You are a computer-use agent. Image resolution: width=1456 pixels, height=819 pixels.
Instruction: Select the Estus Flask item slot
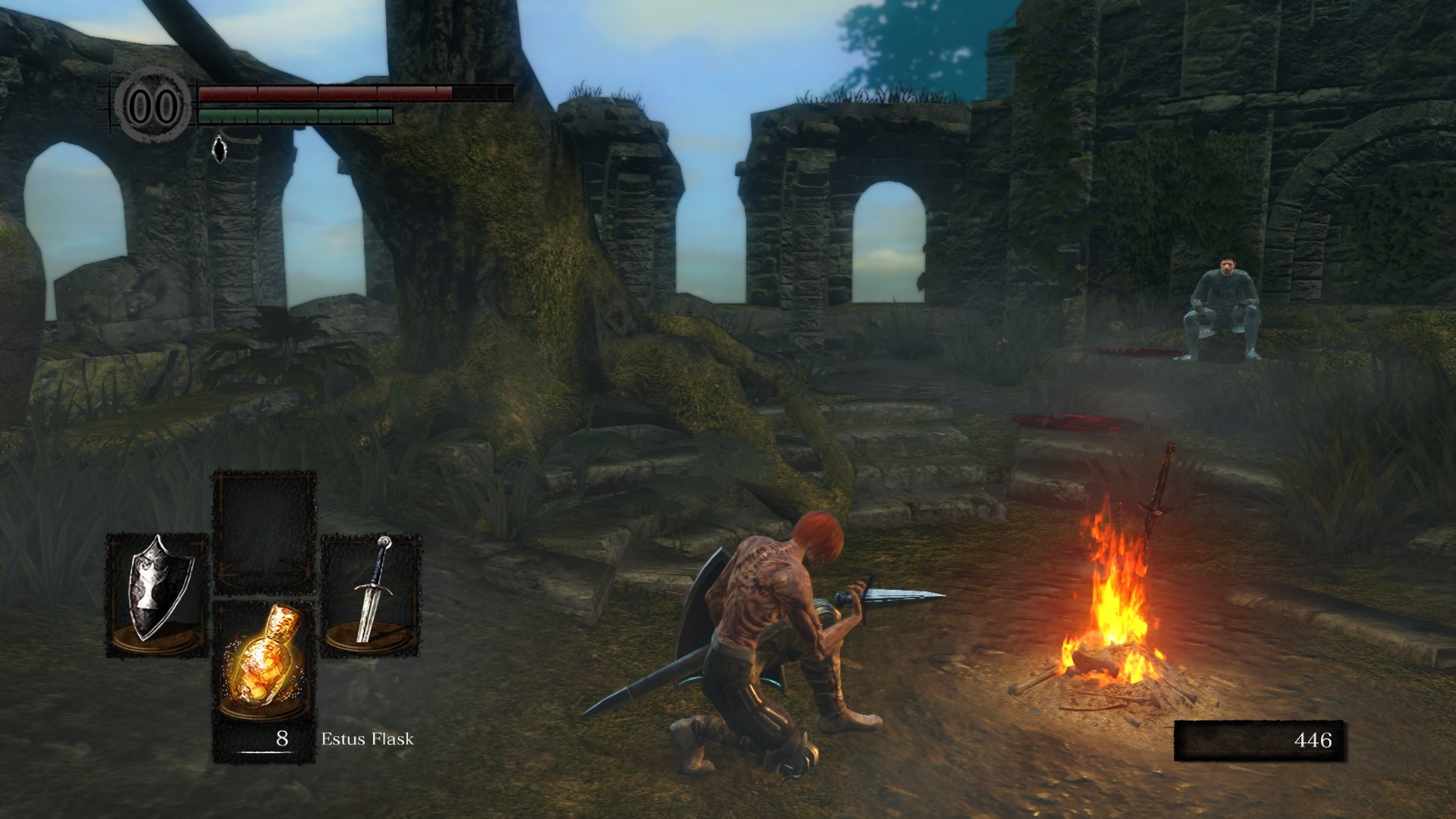pyautogui.click(x=264, y=667)
